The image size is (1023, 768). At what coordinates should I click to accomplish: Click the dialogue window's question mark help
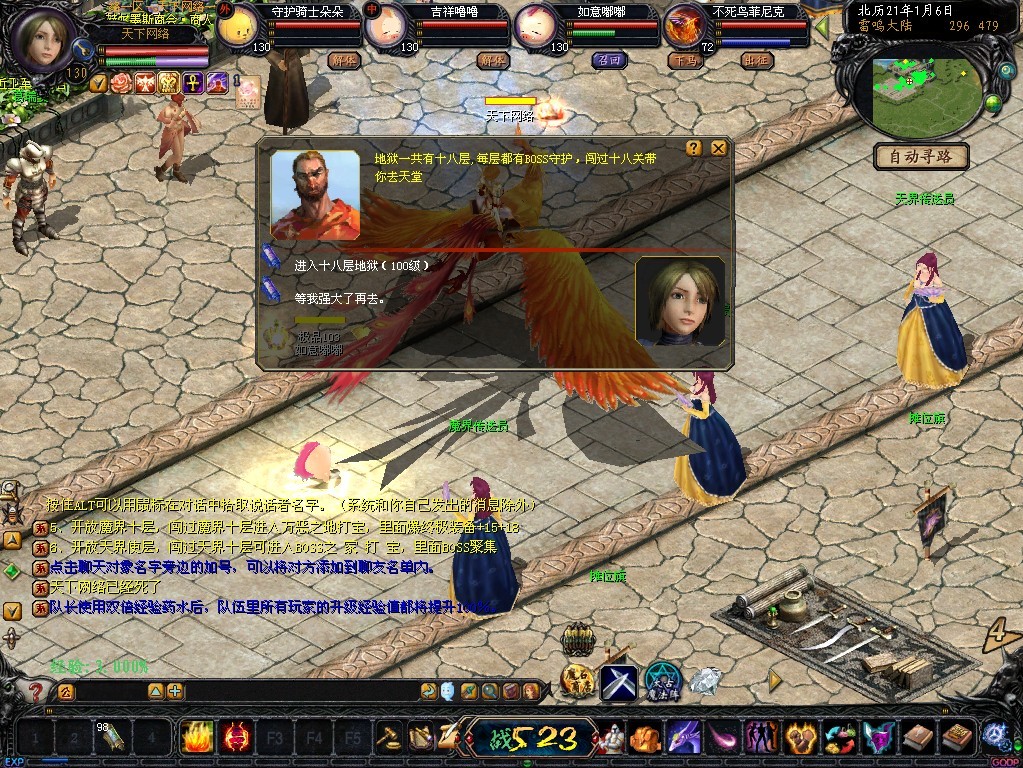pos(694,148)
